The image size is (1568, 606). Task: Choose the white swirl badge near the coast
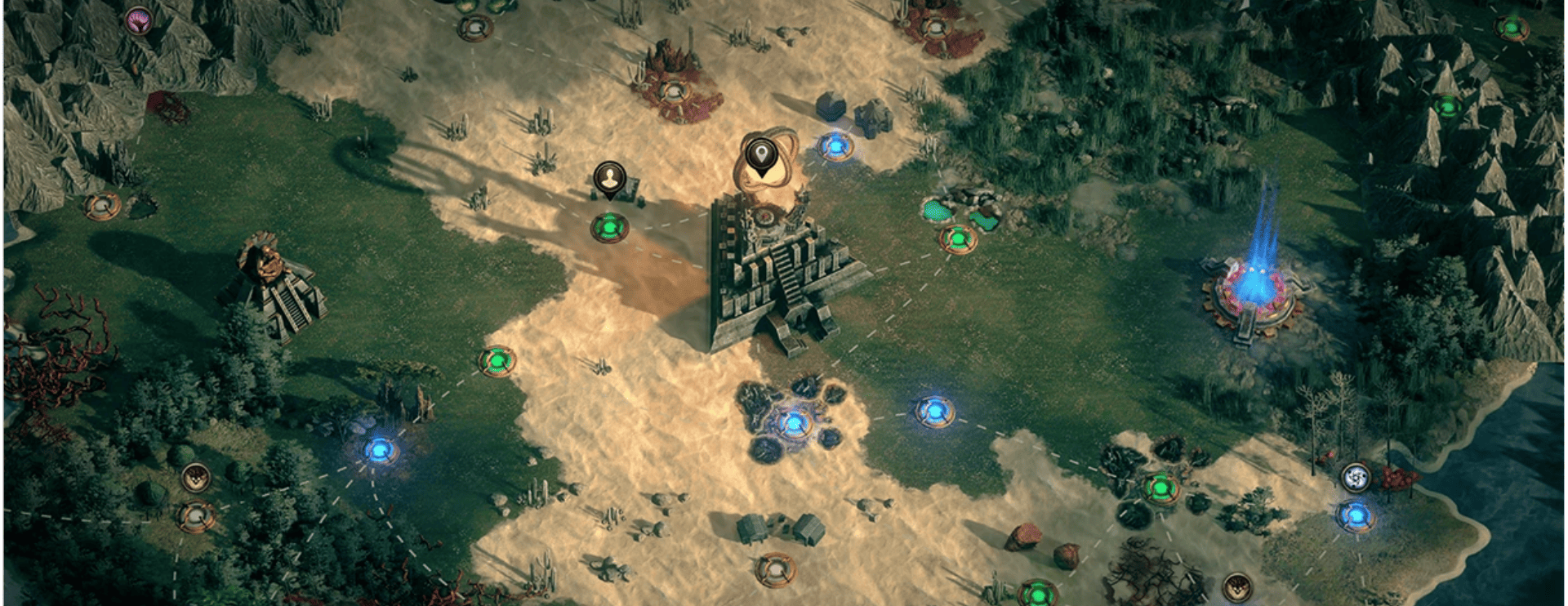1356,477
